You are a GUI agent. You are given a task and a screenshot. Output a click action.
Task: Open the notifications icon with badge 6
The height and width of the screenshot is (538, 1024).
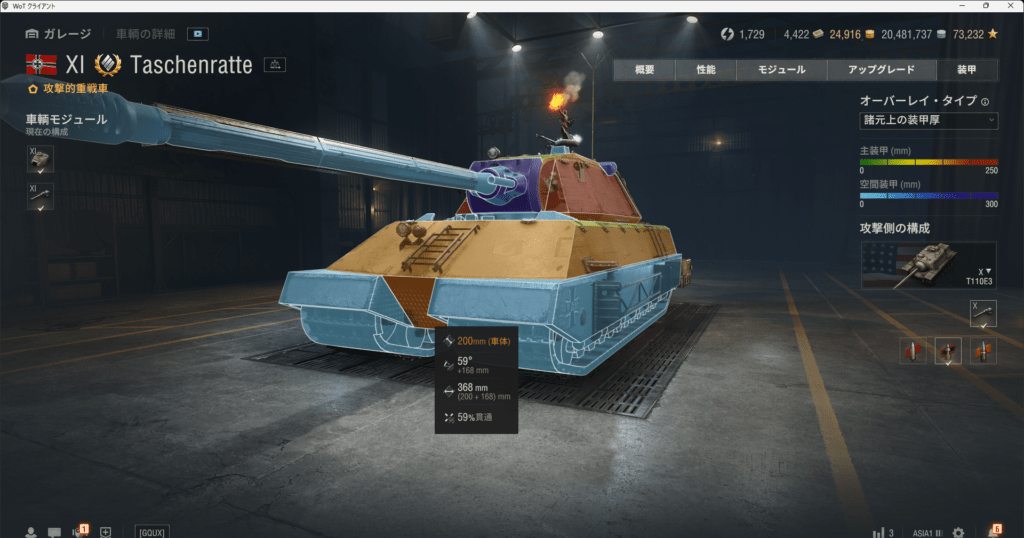[x=994, y=531]
